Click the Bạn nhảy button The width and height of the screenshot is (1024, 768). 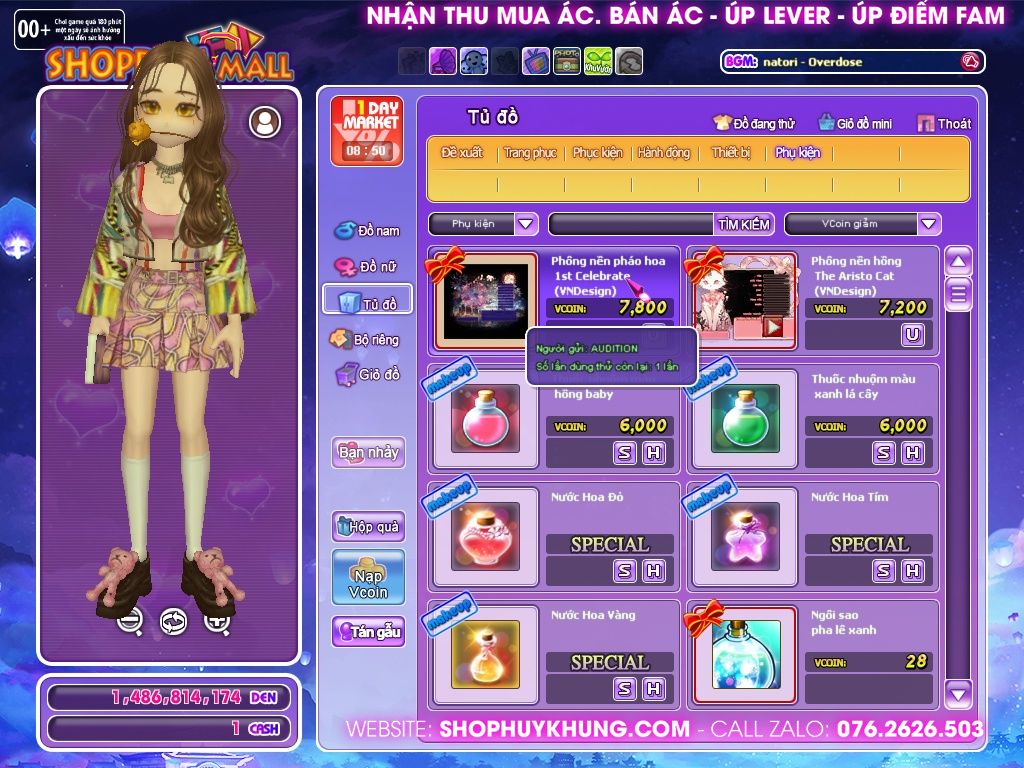click(368, 452)
